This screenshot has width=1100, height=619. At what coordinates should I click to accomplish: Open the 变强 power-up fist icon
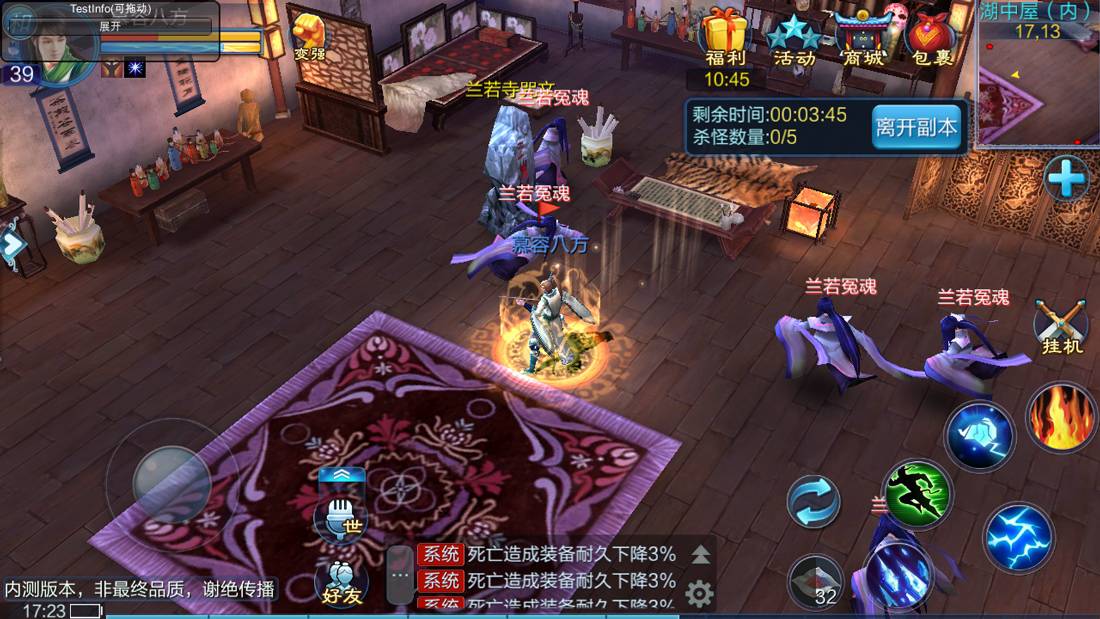coord(309,36)
